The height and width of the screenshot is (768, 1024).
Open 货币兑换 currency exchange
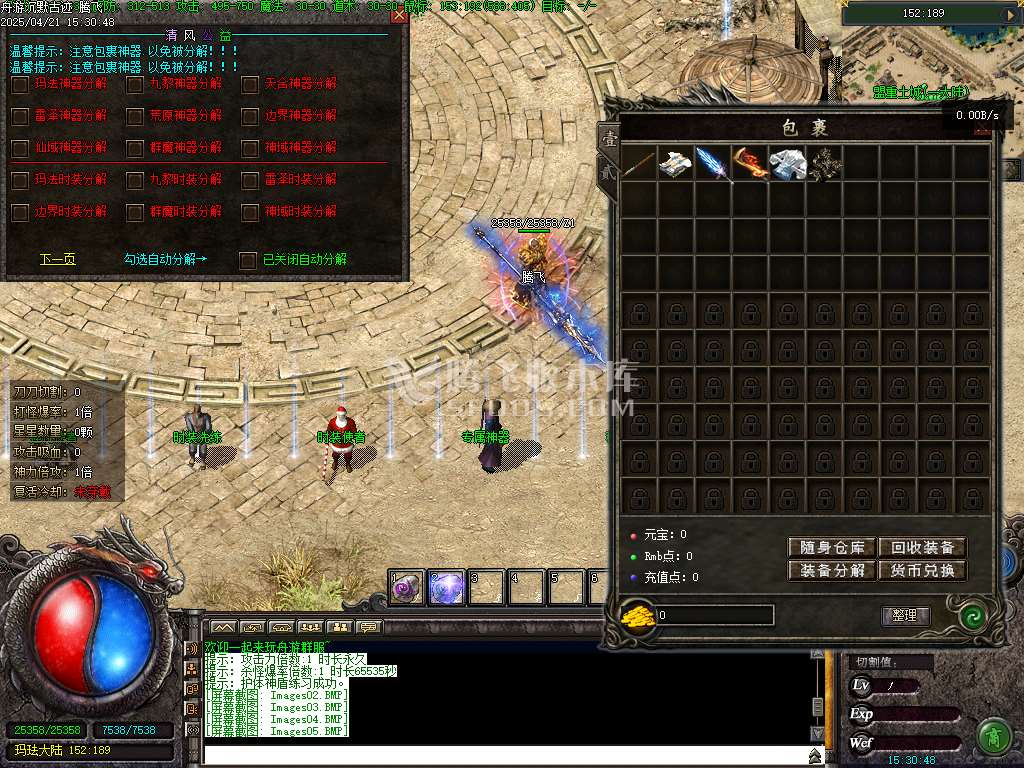point(922,571)
